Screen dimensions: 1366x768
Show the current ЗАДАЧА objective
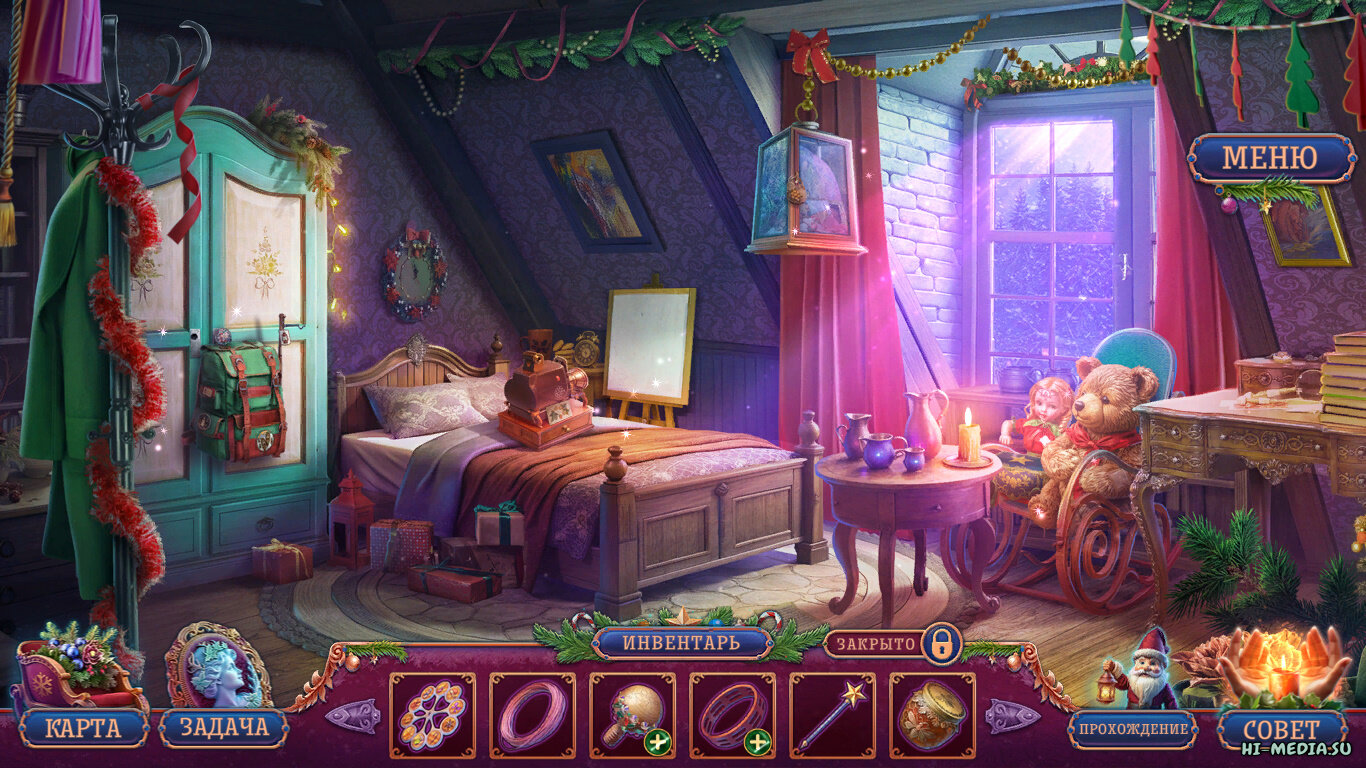tap(222, 728)
